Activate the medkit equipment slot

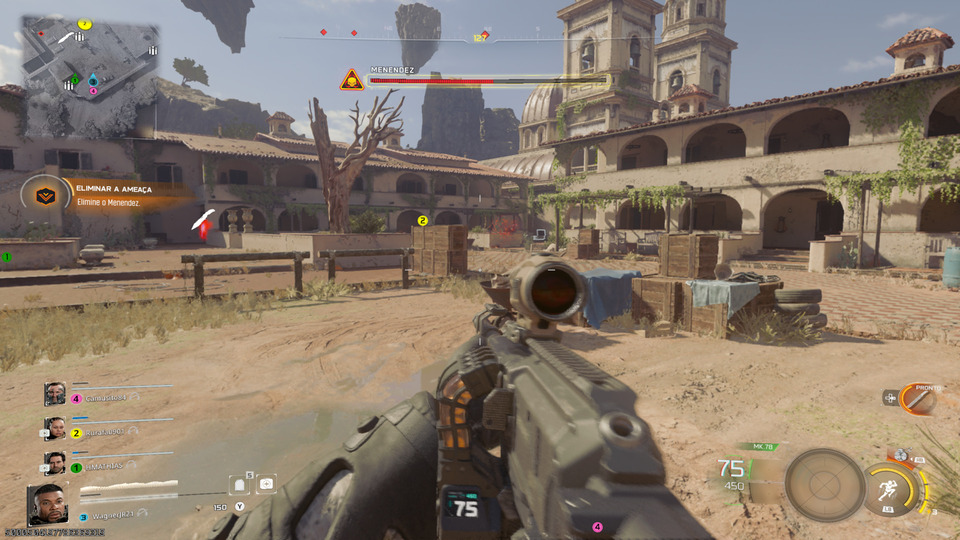[266, 483]
